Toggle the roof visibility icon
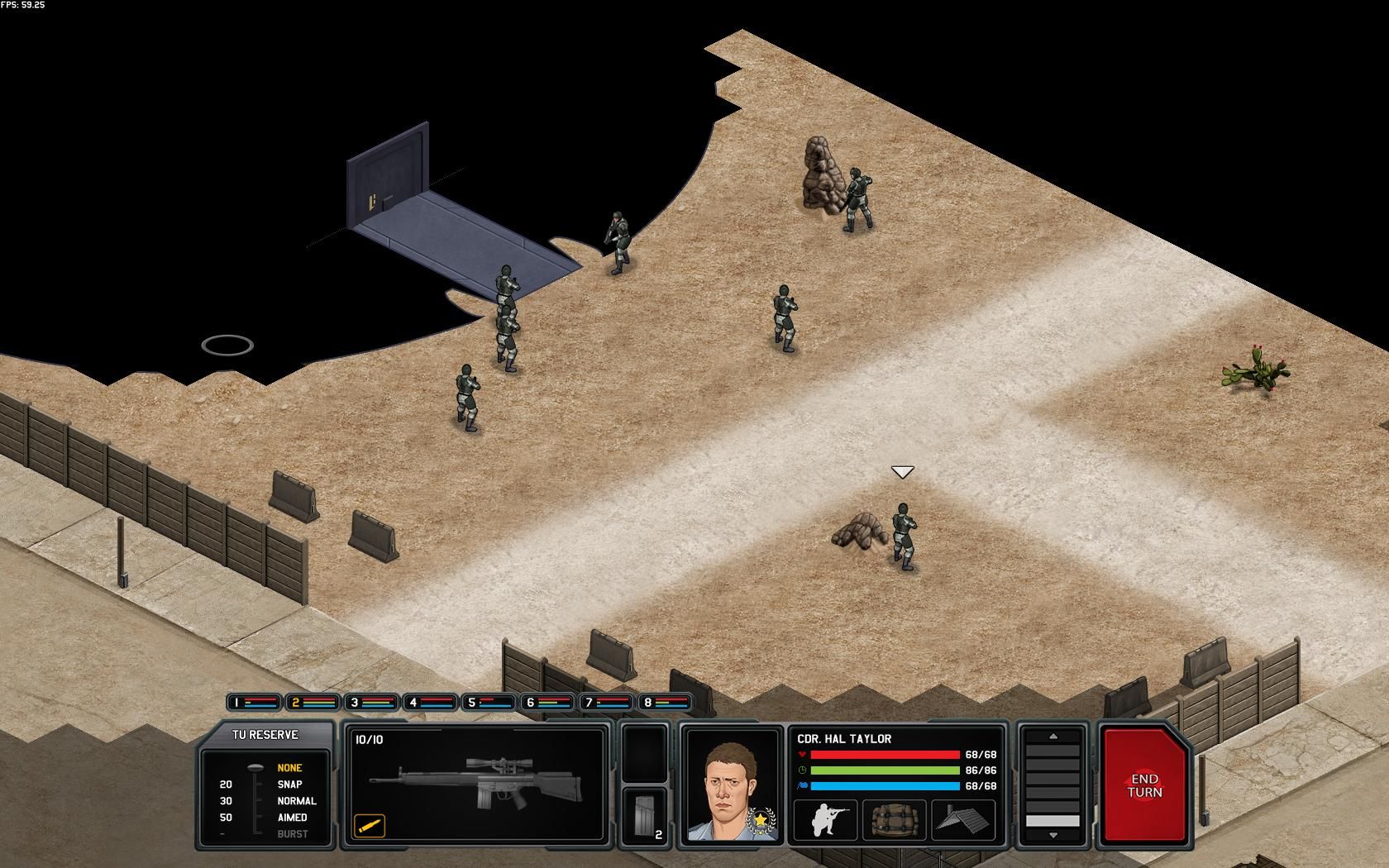 click(963, 820)
